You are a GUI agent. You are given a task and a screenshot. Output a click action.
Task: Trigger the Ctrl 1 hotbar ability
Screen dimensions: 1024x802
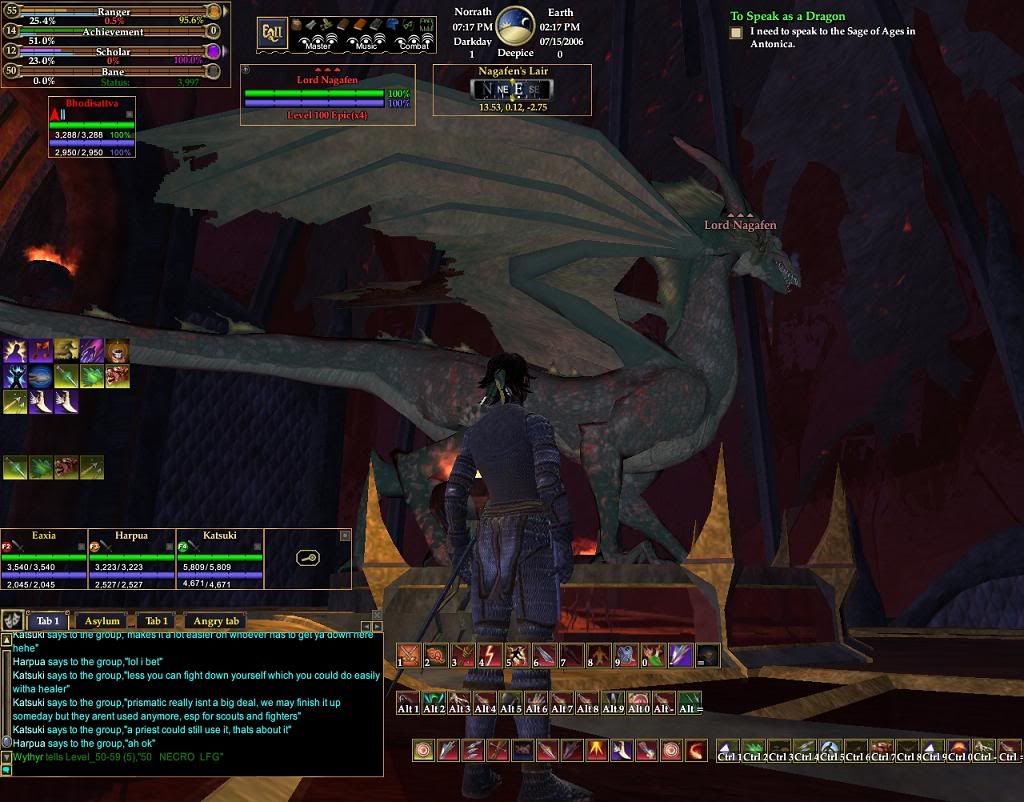(729, 750)
